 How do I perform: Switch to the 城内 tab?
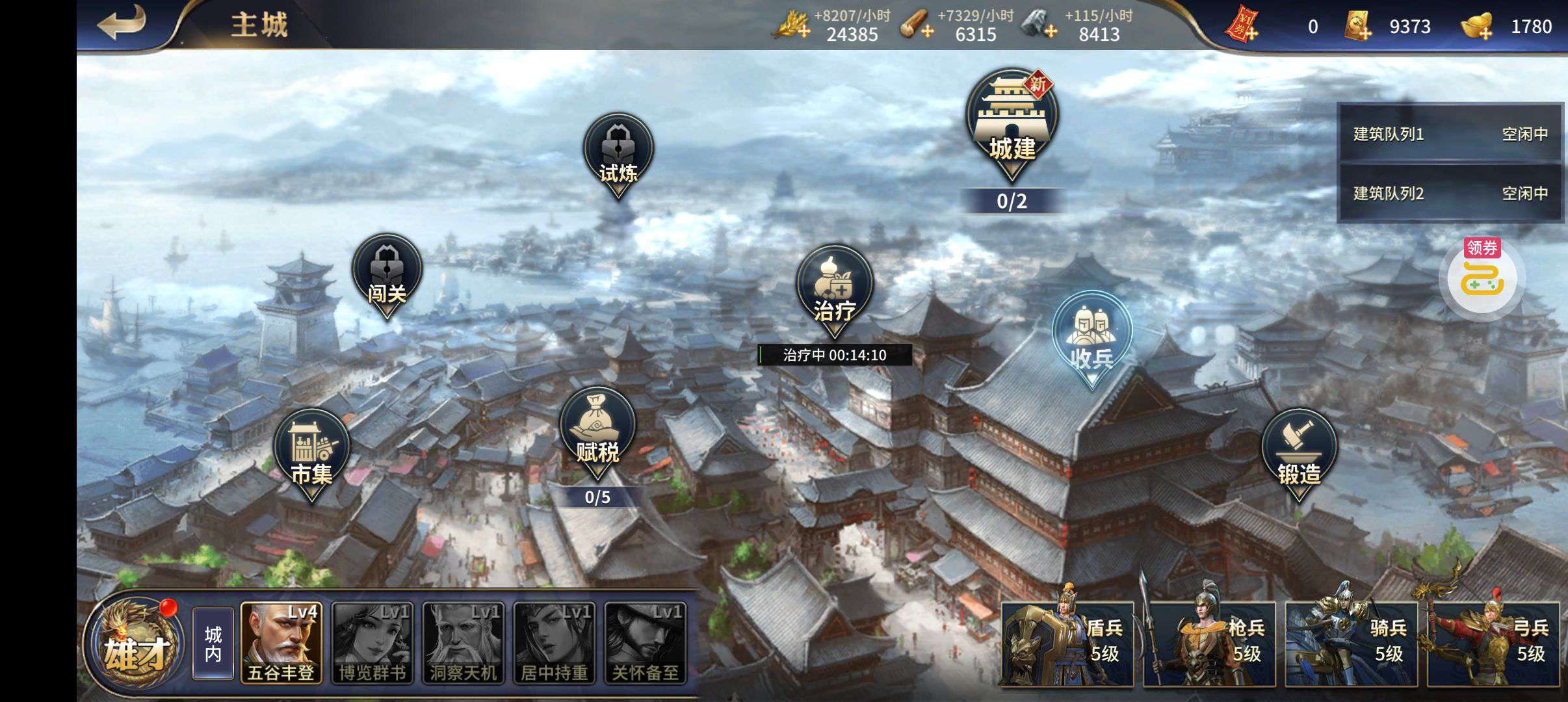coord(213,643)
